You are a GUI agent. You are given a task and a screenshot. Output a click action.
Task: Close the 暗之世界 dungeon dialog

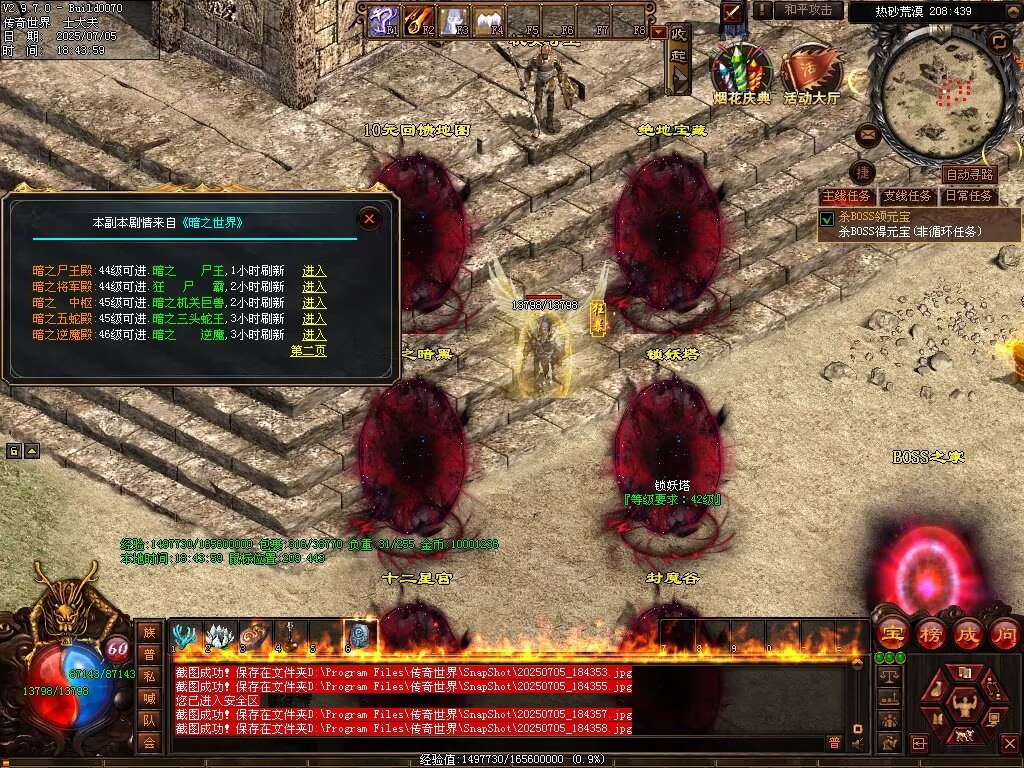pyautogui.click(x=370, y=219)
